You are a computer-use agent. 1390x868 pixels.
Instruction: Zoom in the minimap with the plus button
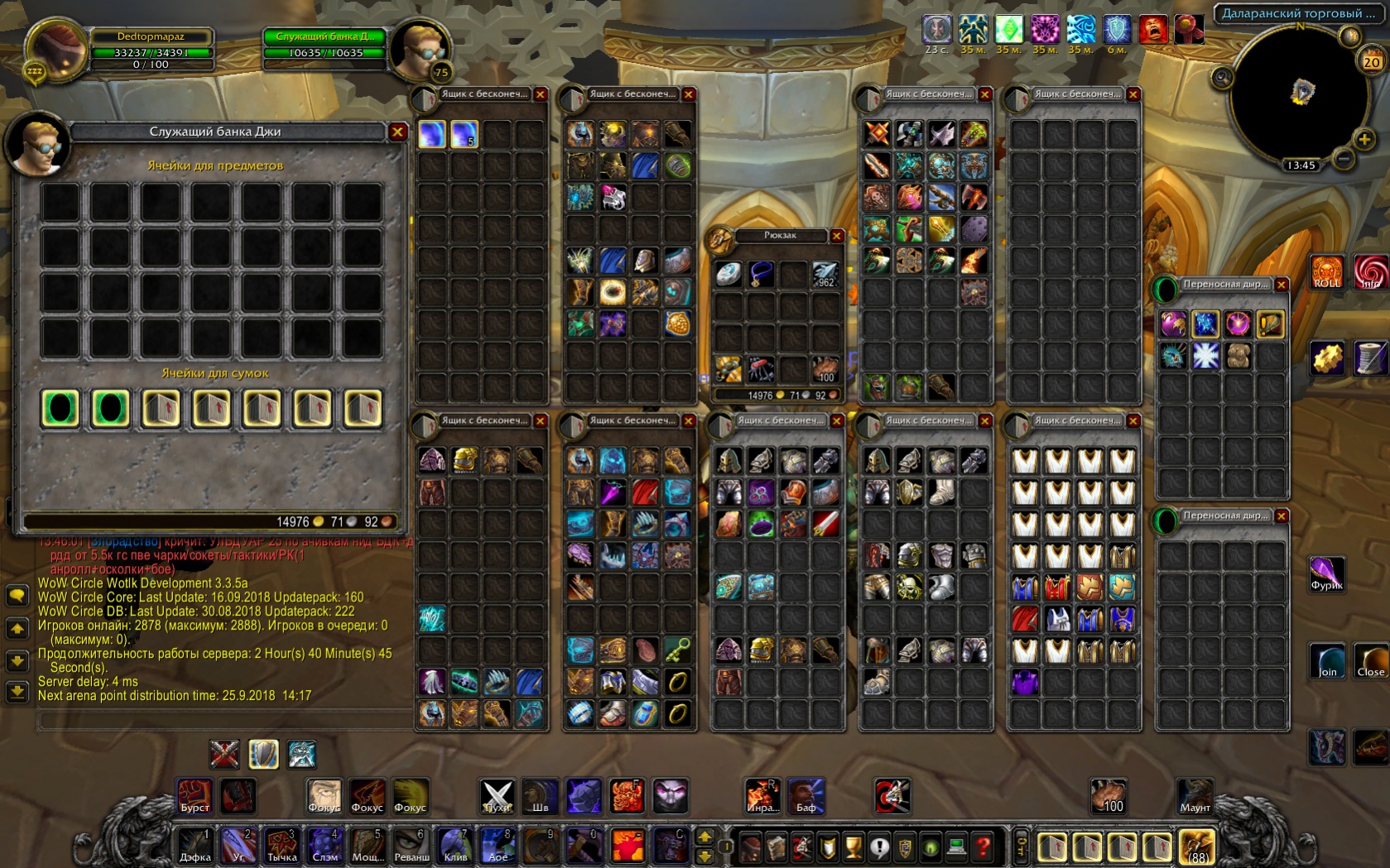(1364, 139)
